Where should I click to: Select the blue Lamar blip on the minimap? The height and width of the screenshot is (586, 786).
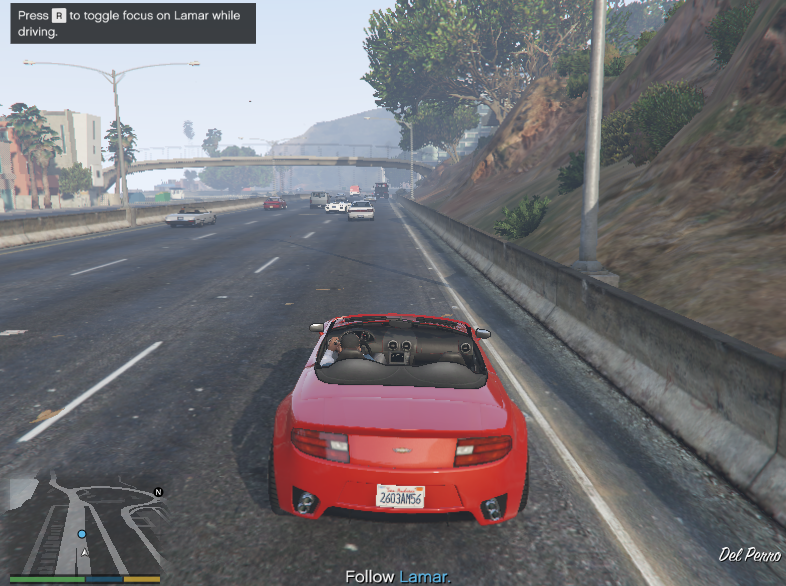[82, 534]
